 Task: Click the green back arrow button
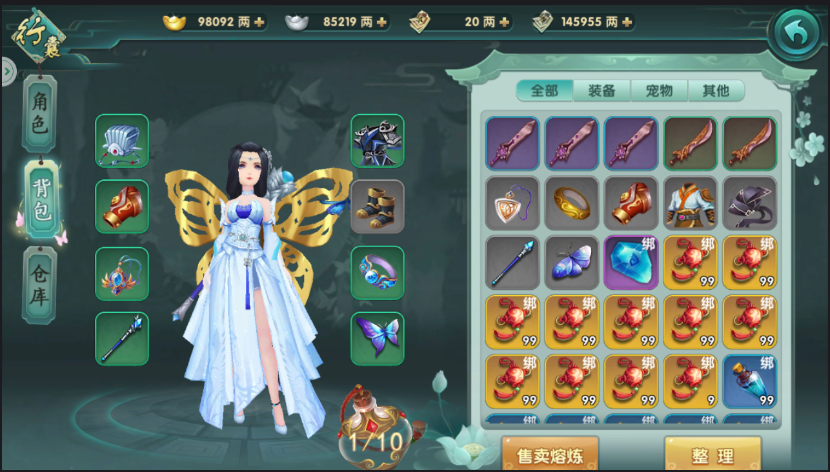(794, 34)
